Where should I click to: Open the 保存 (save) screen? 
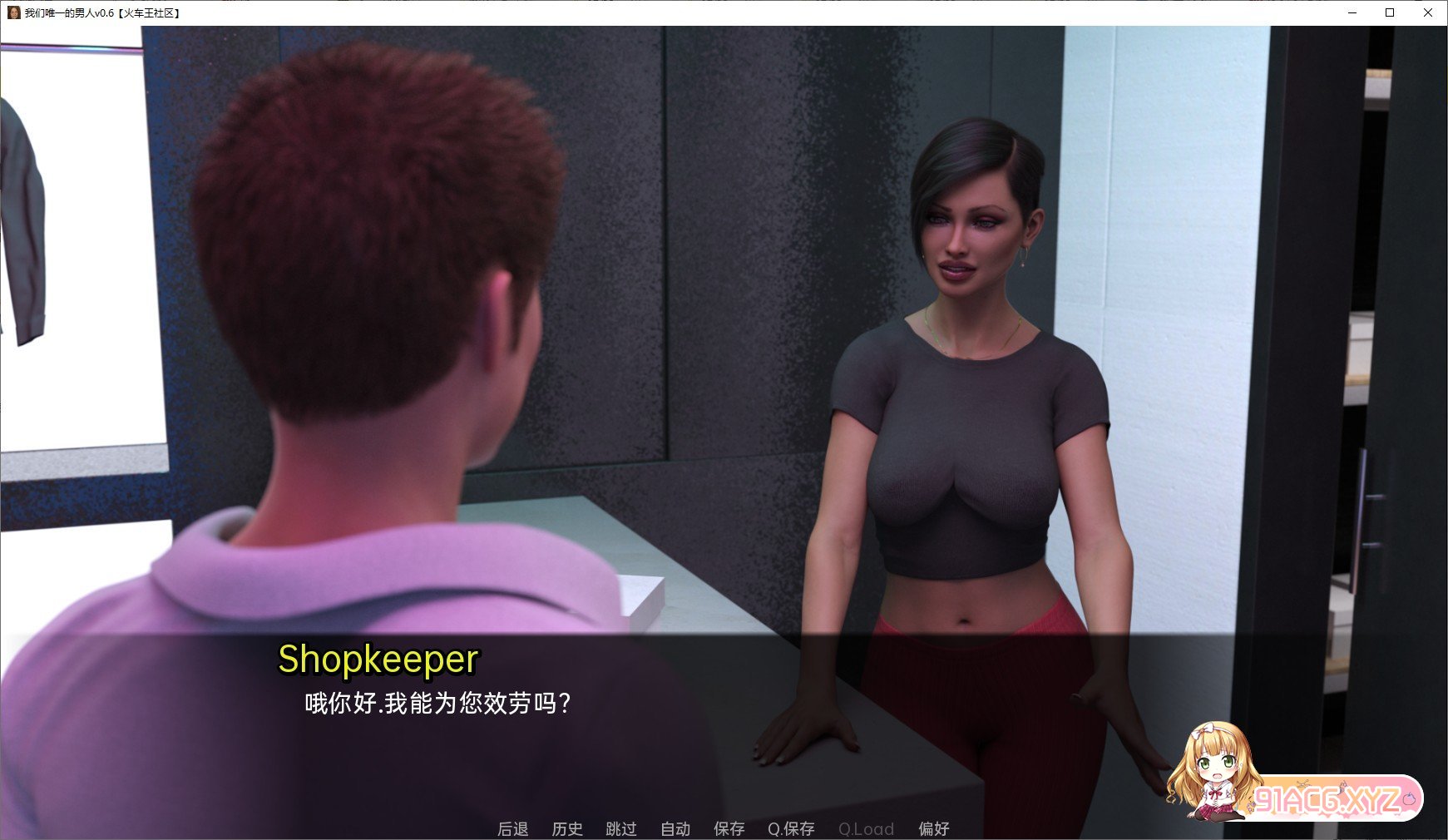pyautogui.click(x=729, y=828)
